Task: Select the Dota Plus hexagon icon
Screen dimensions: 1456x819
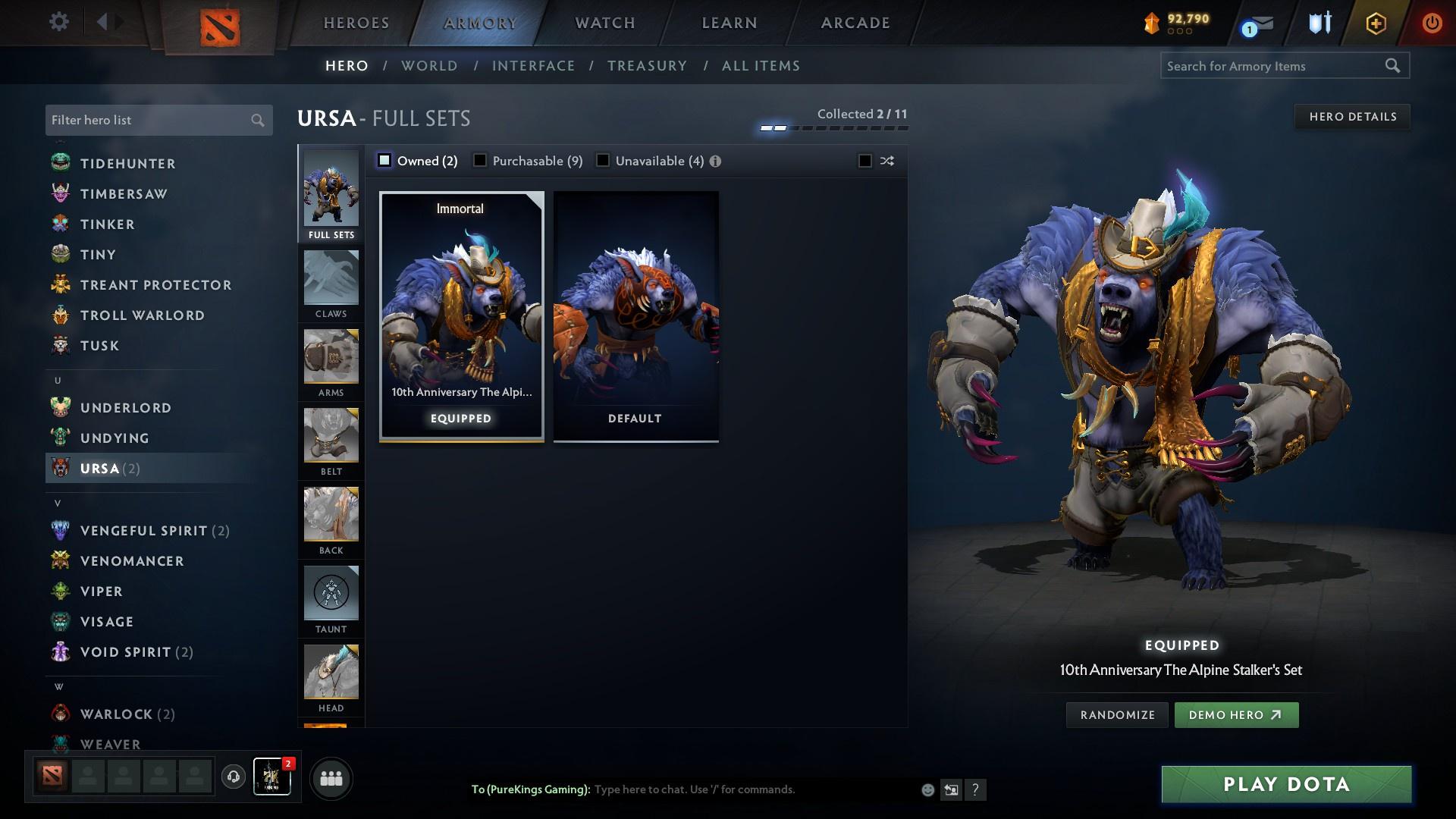Action: tap(1374, 23)
